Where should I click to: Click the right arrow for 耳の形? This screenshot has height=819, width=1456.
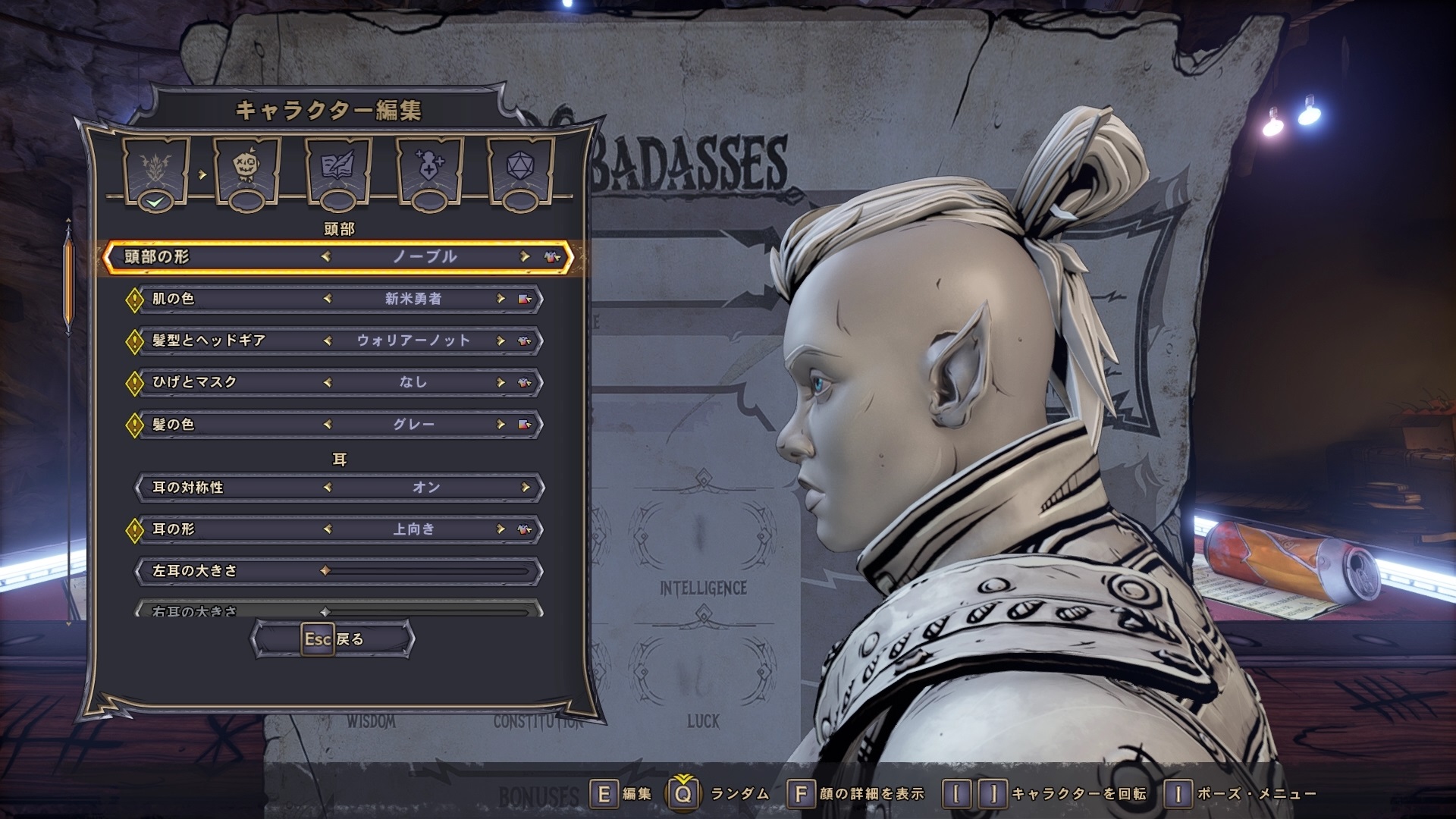(x=500, y=529)
